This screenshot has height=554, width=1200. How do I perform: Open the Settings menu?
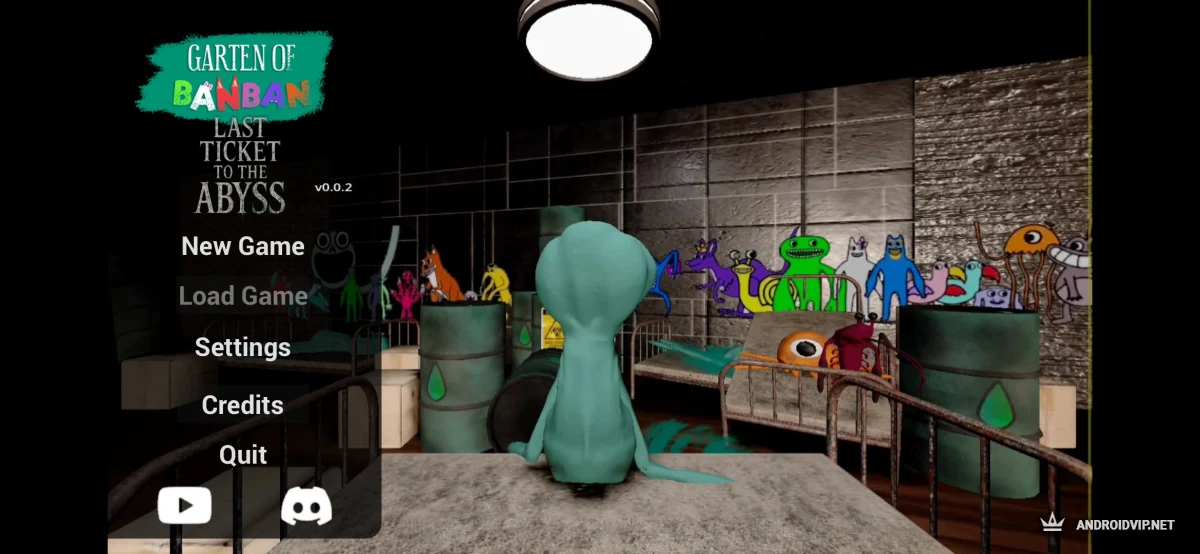click(243, 347)
